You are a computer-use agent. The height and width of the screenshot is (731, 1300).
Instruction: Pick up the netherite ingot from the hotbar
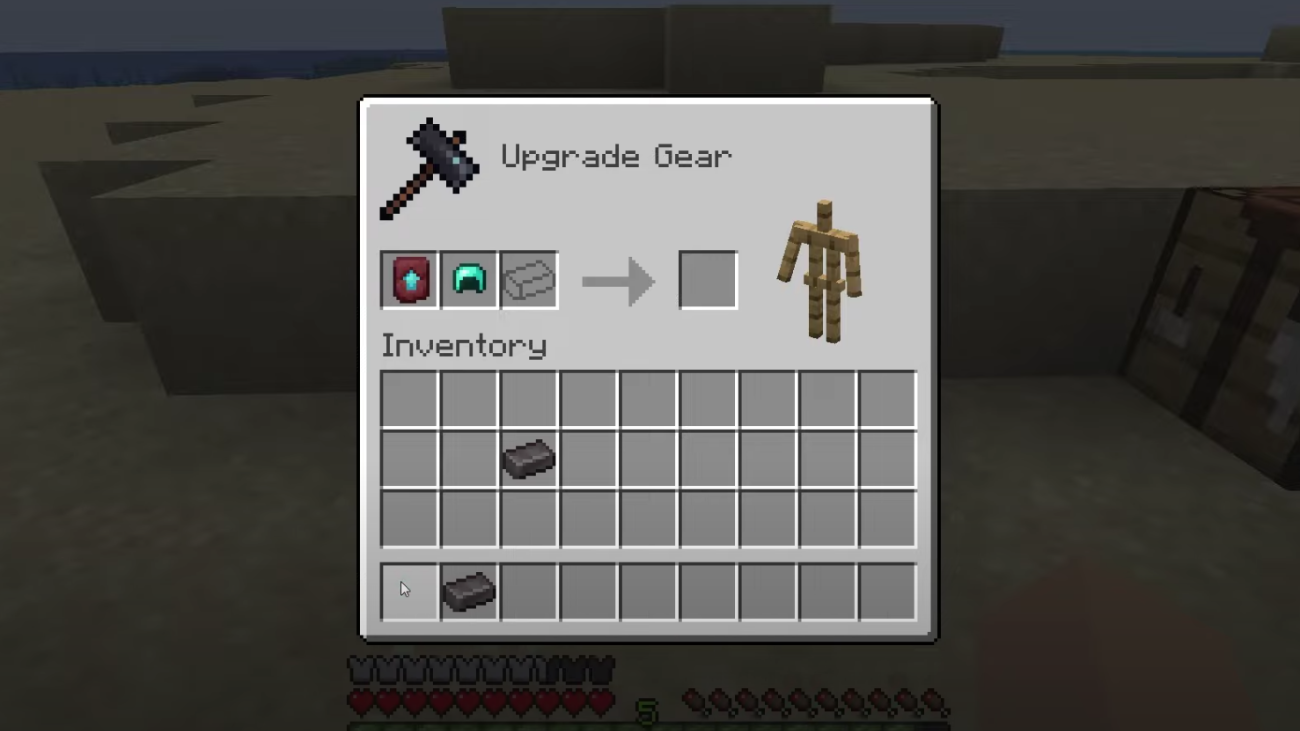coord(469,590)
